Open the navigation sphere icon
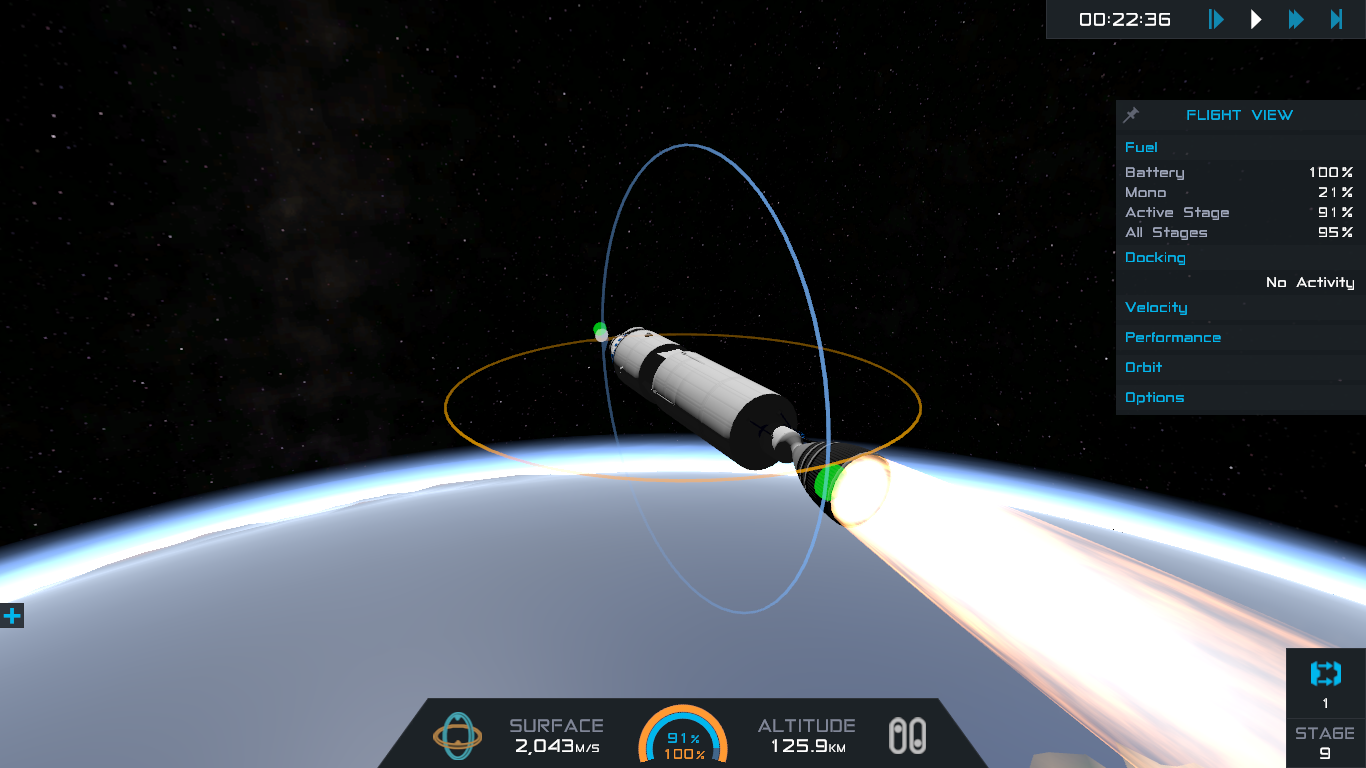Viewport: 1366px width, 768px height. 457,736
